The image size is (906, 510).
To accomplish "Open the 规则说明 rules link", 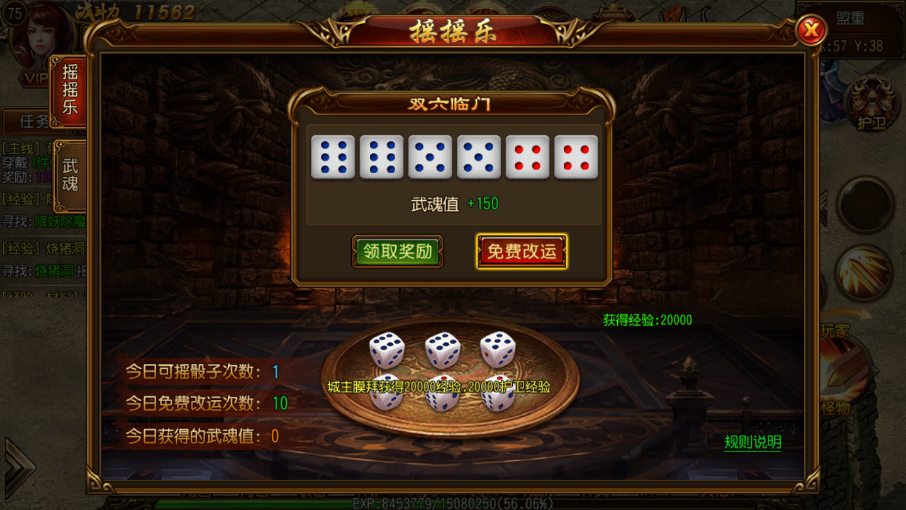I will click(x=752, y=442).
